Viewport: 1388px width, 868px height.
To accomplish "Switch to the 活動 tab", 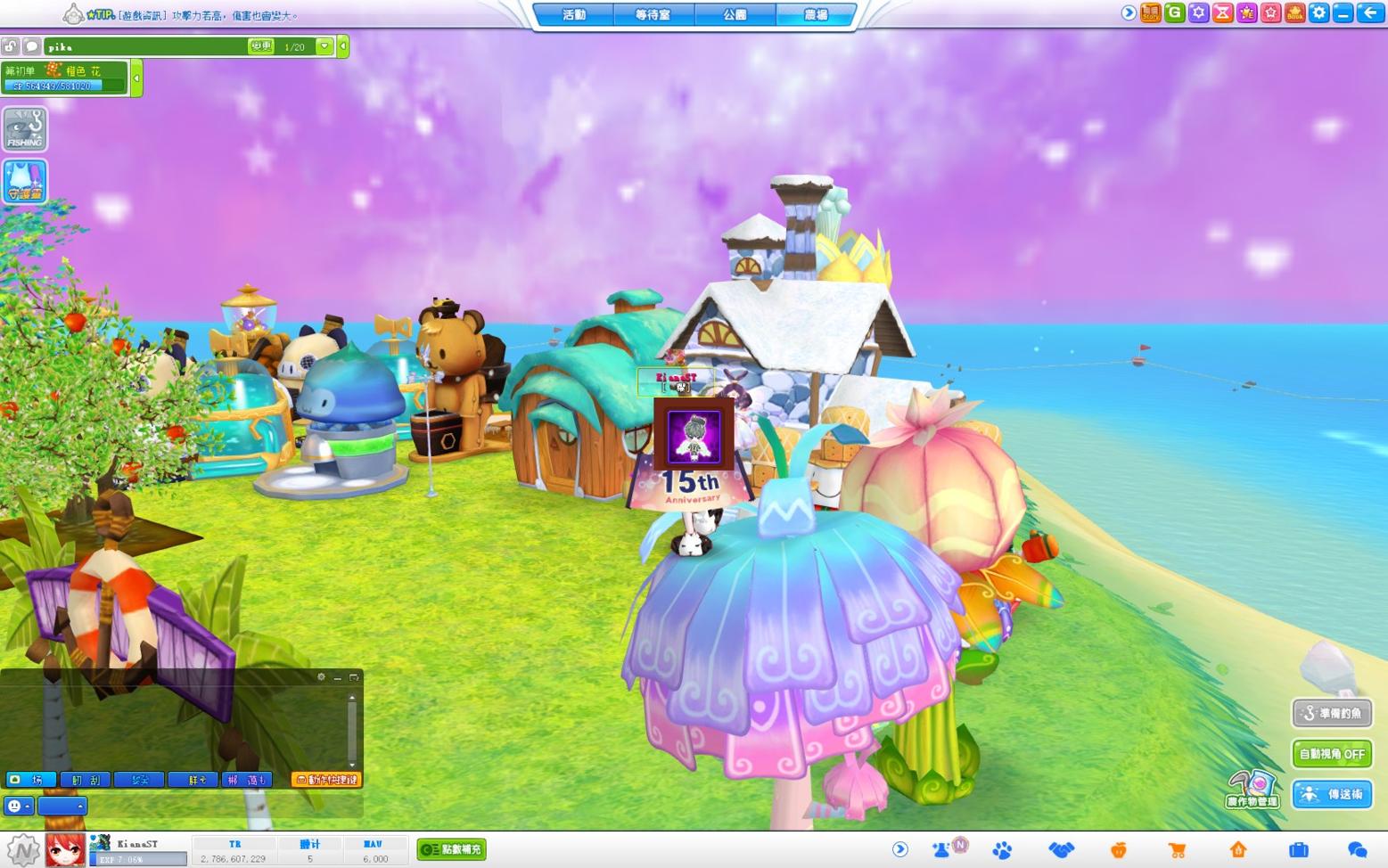I will [574, 15].
